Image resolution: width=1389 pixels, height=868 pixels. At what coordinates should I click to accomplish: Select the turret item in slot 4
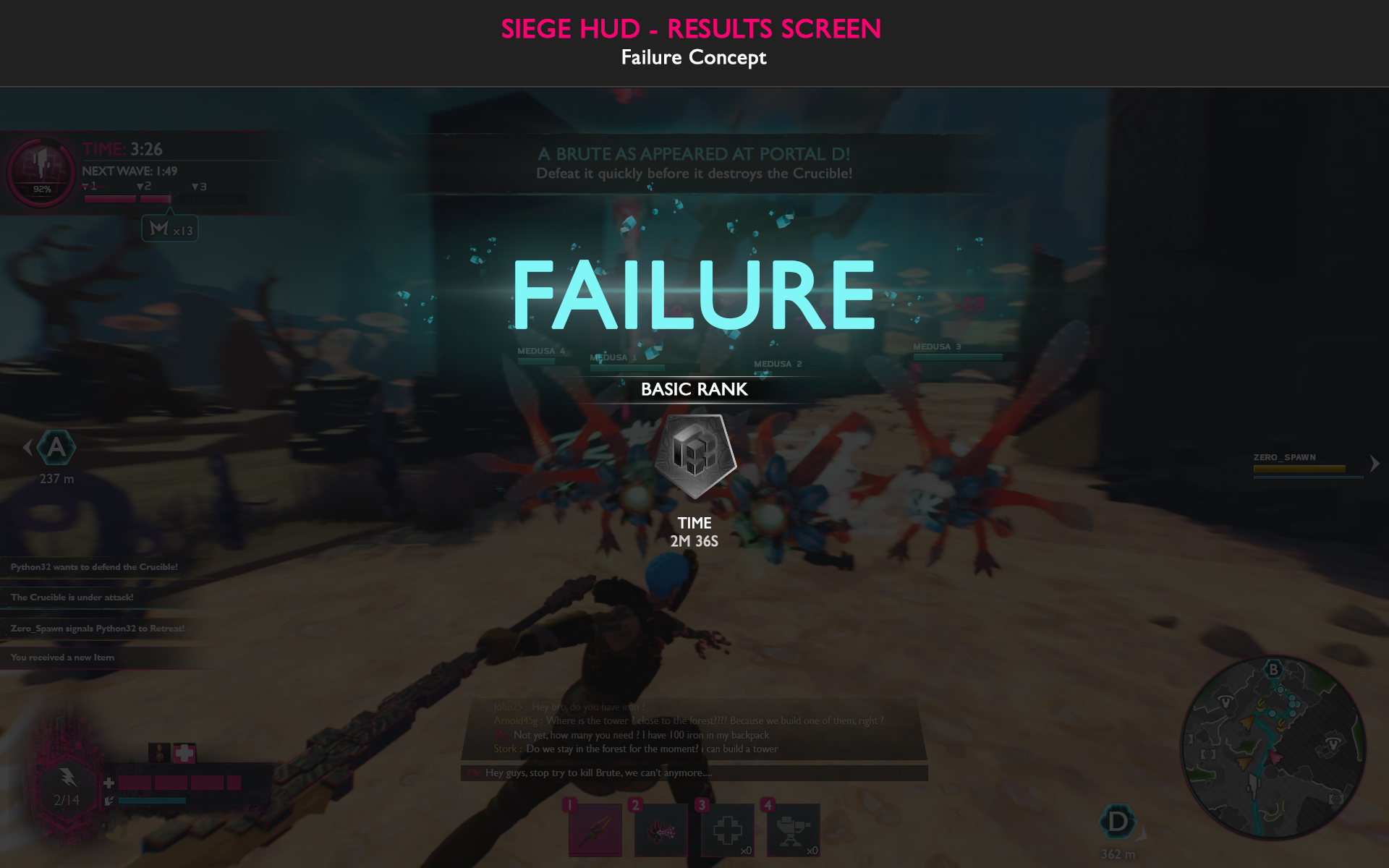click(793, 829)
